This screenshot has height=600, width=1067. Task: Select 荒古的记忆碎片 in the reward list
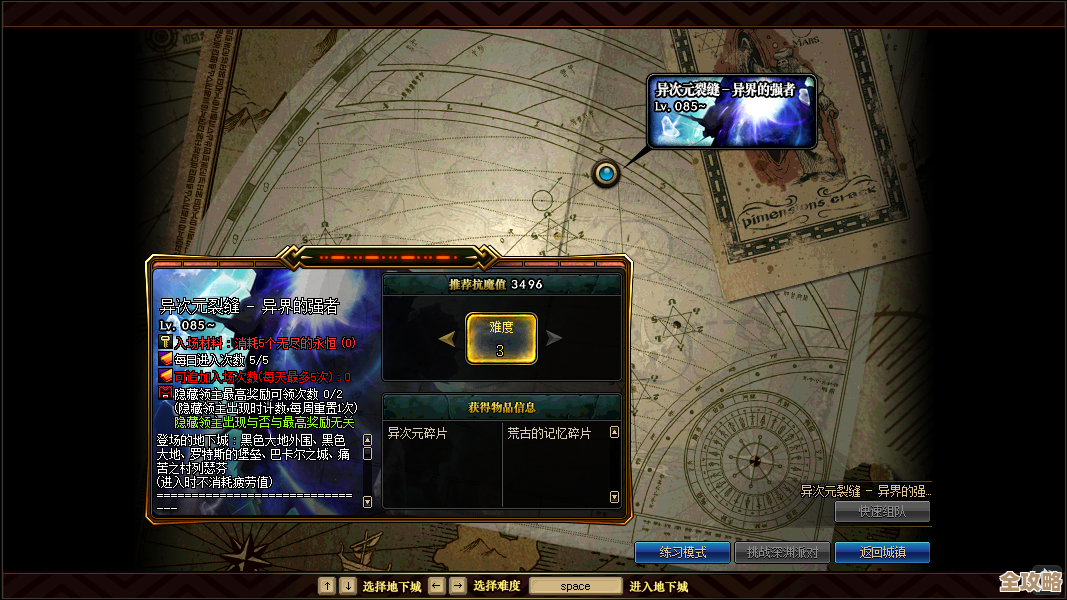(549, 434)
